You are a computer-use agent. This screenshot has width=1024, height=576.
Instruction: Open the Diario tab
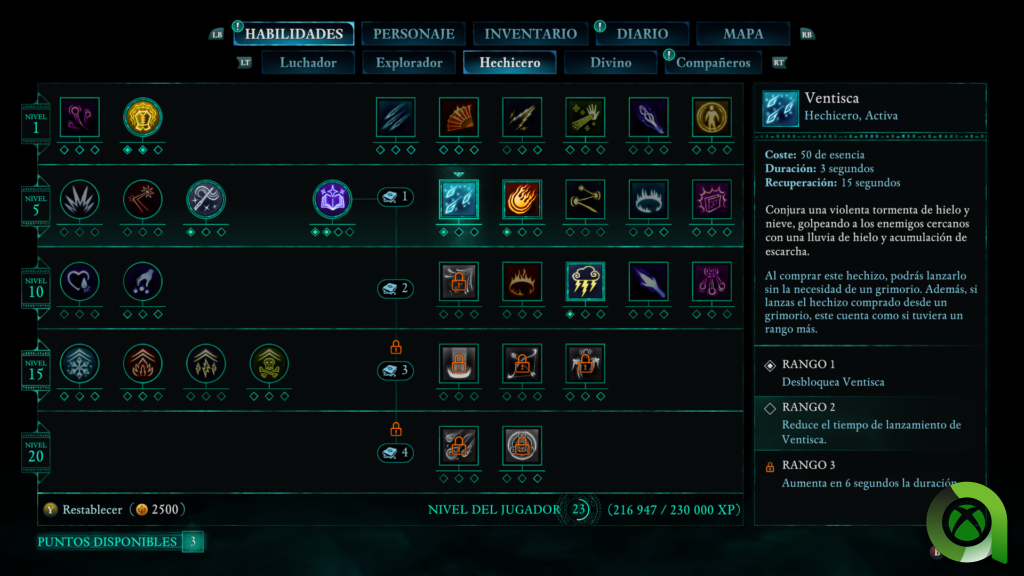pos(642,34)
